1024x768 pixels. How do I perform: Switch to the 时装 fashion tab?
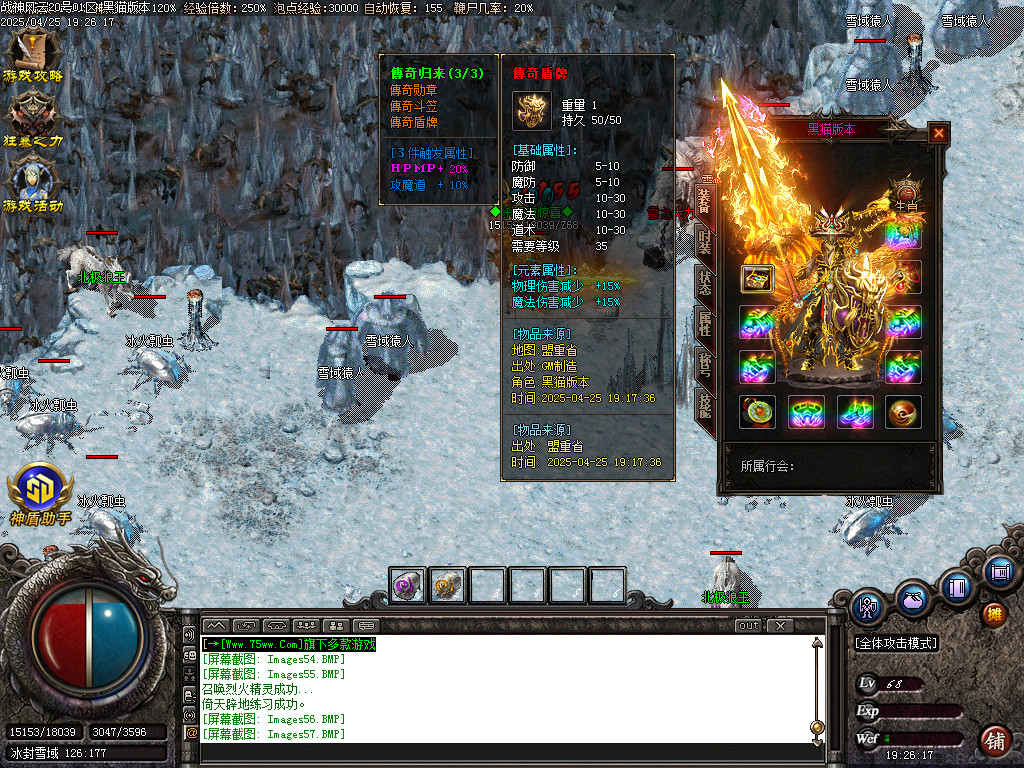704,242
